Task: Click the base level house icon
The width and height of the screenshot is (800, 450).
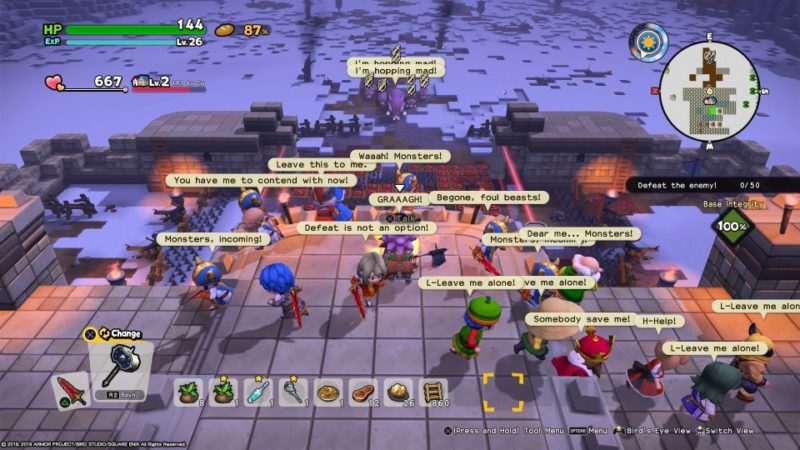Action: [x=140, y=81]
